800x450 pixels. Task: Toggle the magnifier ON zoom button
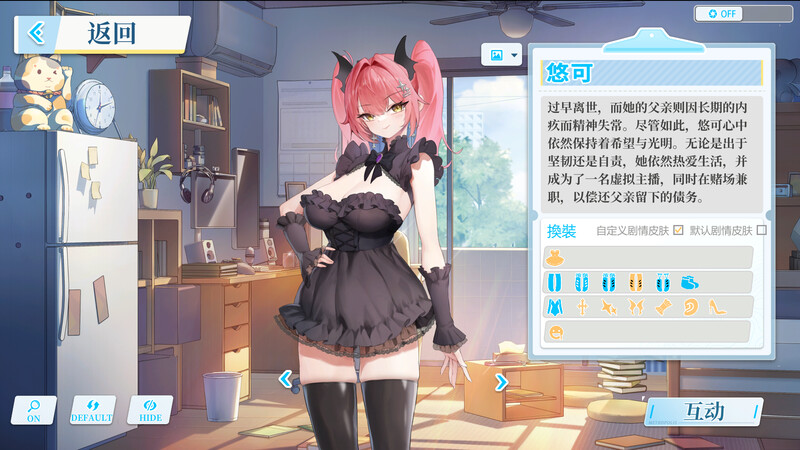point(34,410)
